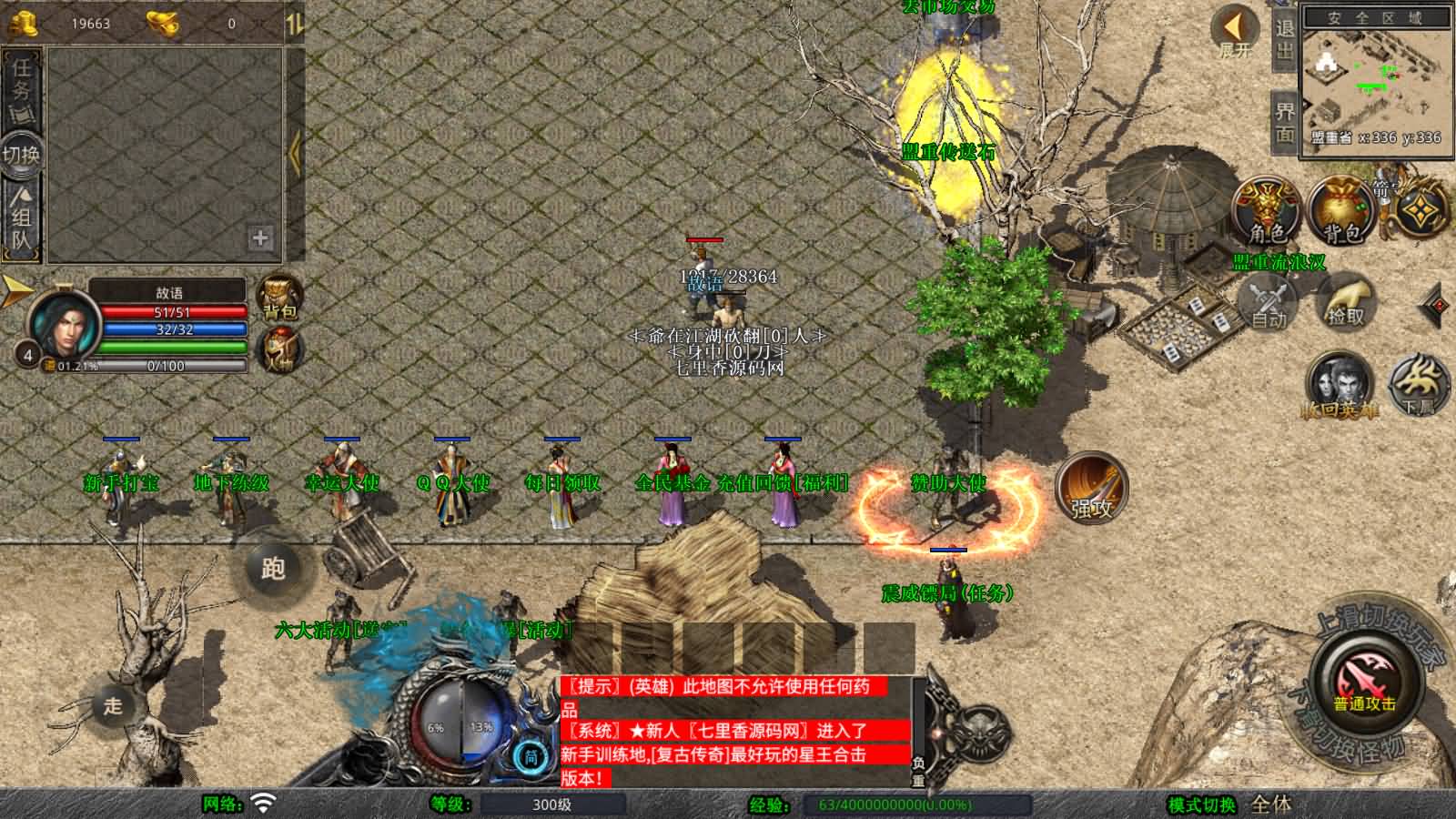Open 背包 bag icon beside player portrait
Viewport: 1456px width, 819px height.
point(279,297)
